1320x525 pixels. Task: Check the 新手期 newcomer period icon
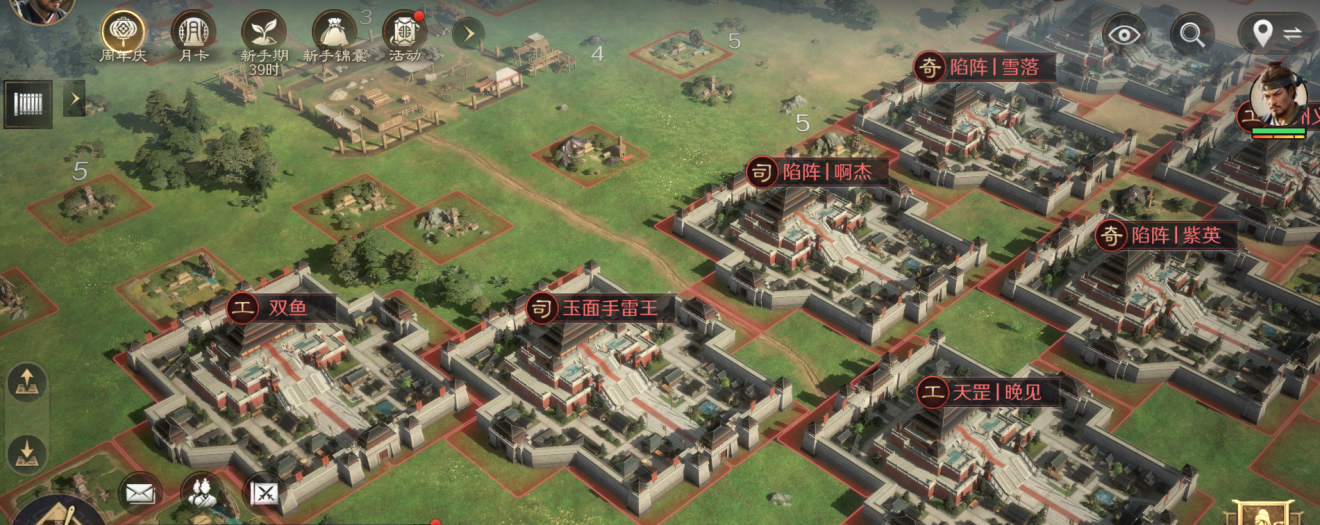[x=265, y=32]
